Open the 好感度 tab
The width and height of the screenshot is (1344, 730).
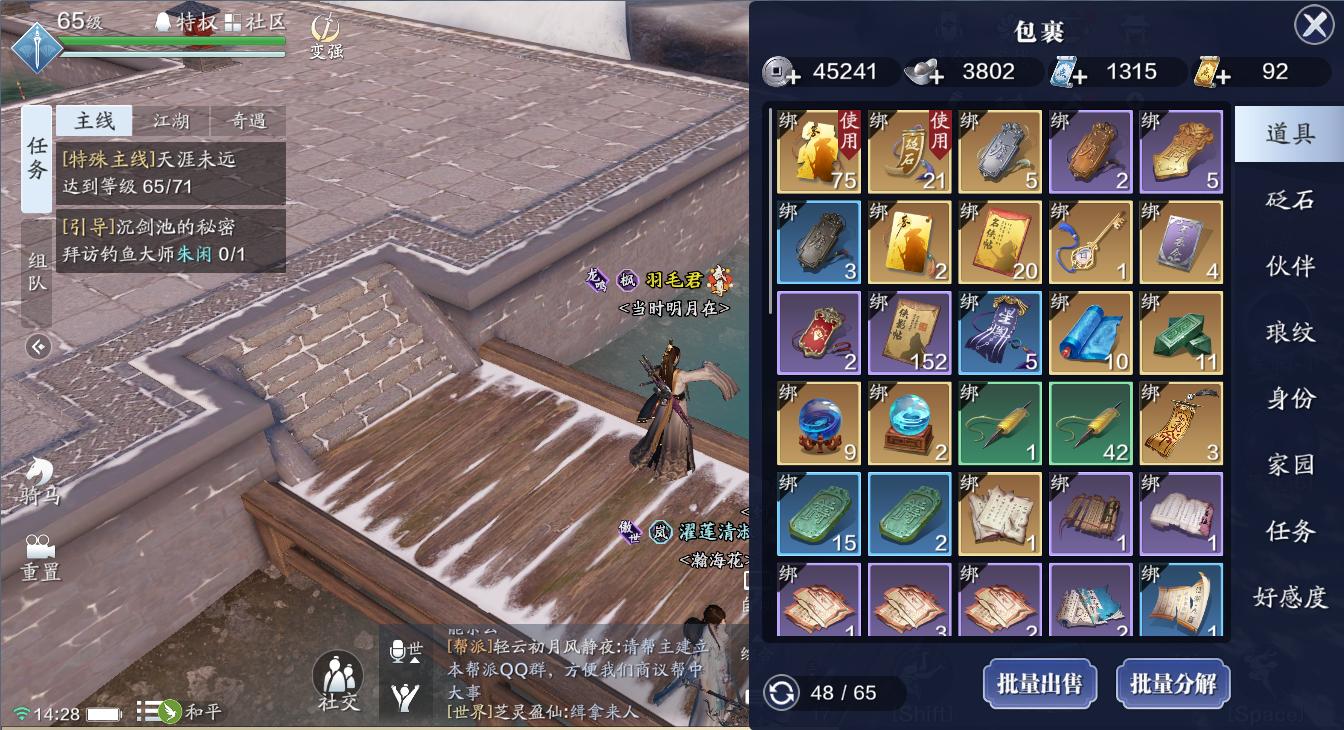1290,597
